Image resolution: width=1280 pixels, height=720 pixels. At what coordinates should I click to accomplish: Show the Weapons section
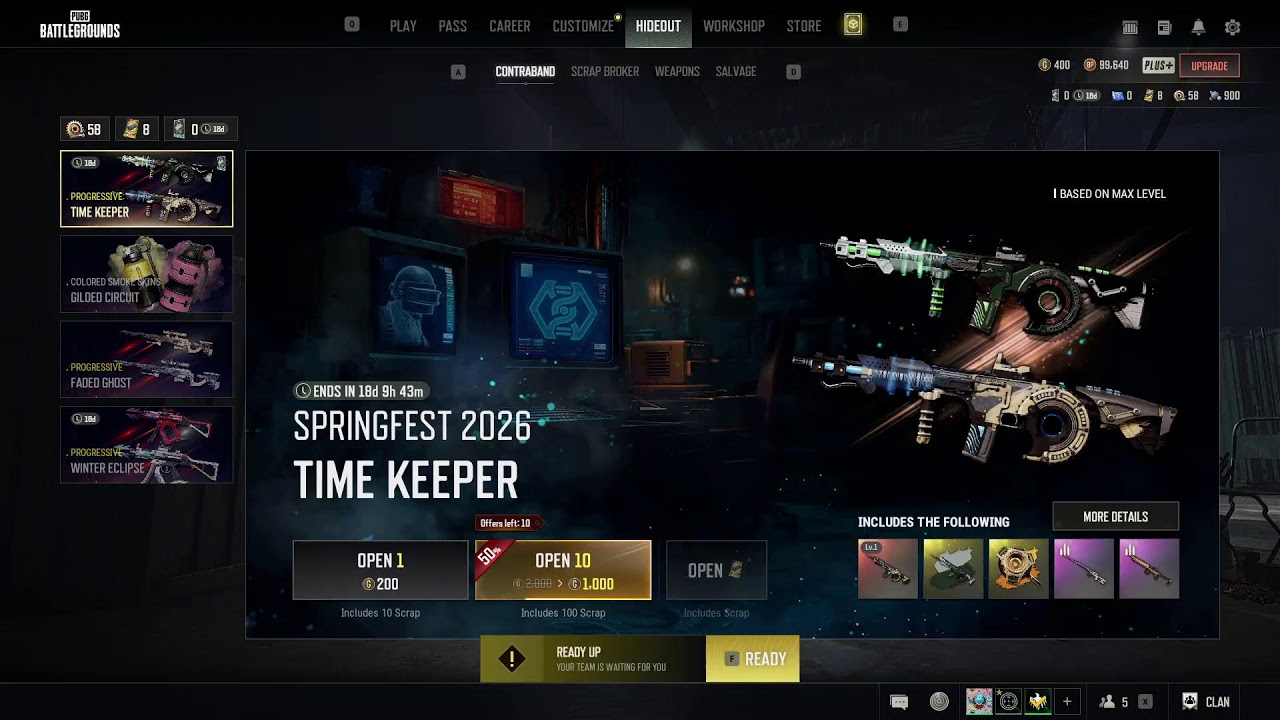point(677,72)
